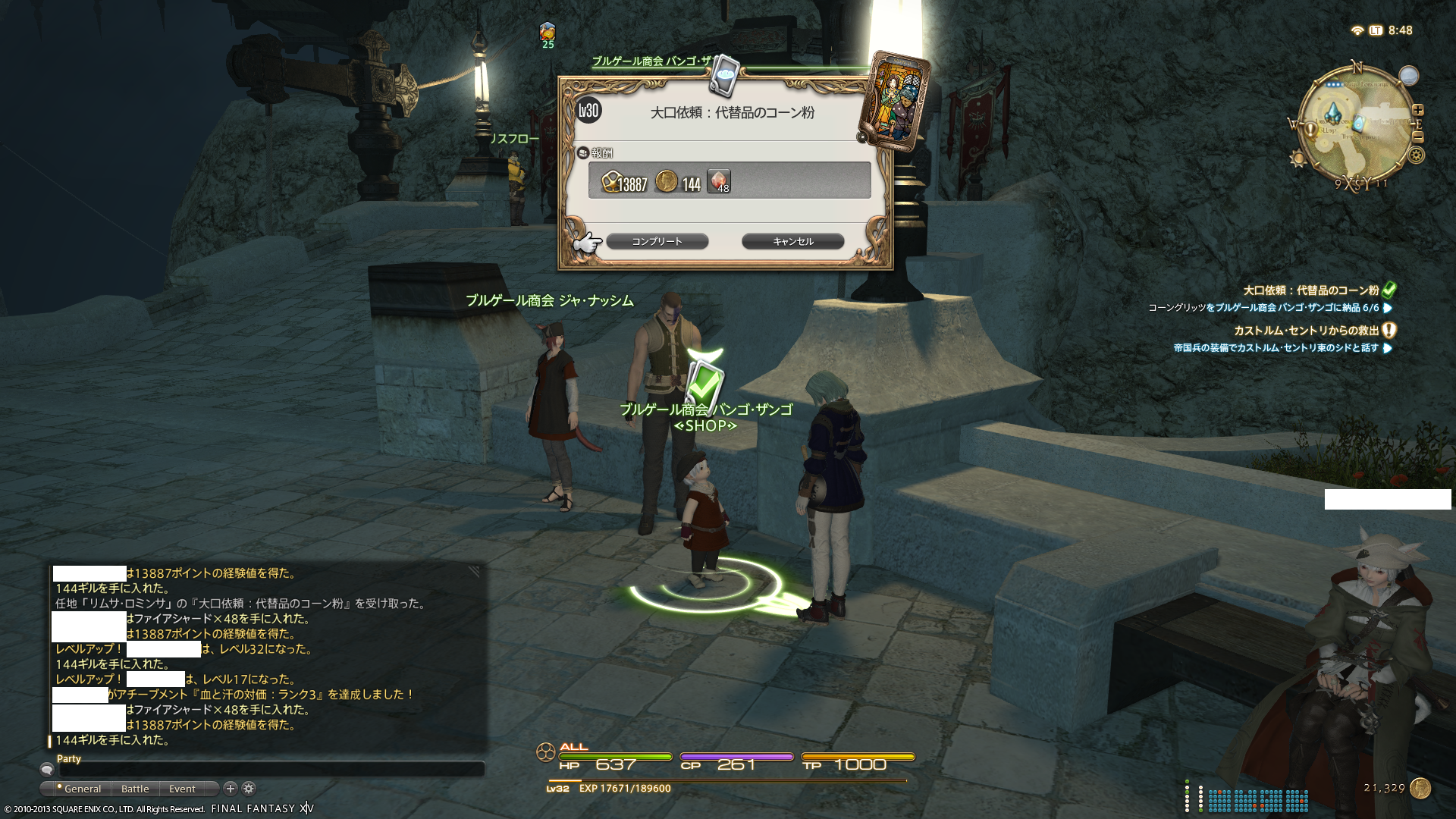The width and height of the screenshot is (1456, 819).
Task: Click the gil currency icon near bottom-right
Action: coord(1420,788)
